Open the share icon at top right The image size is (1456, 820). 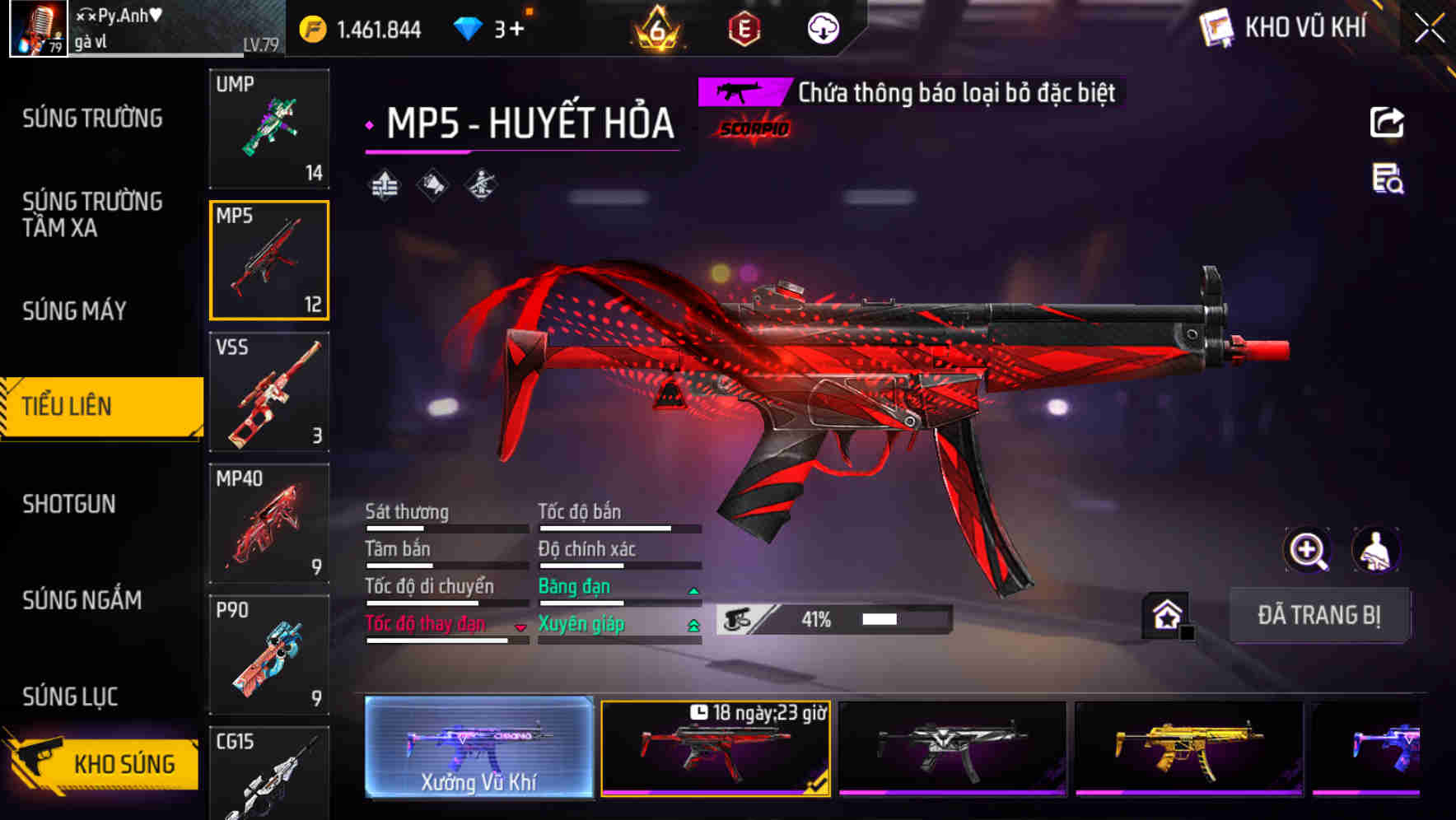pyautogui.click(x=1387, y=122)
